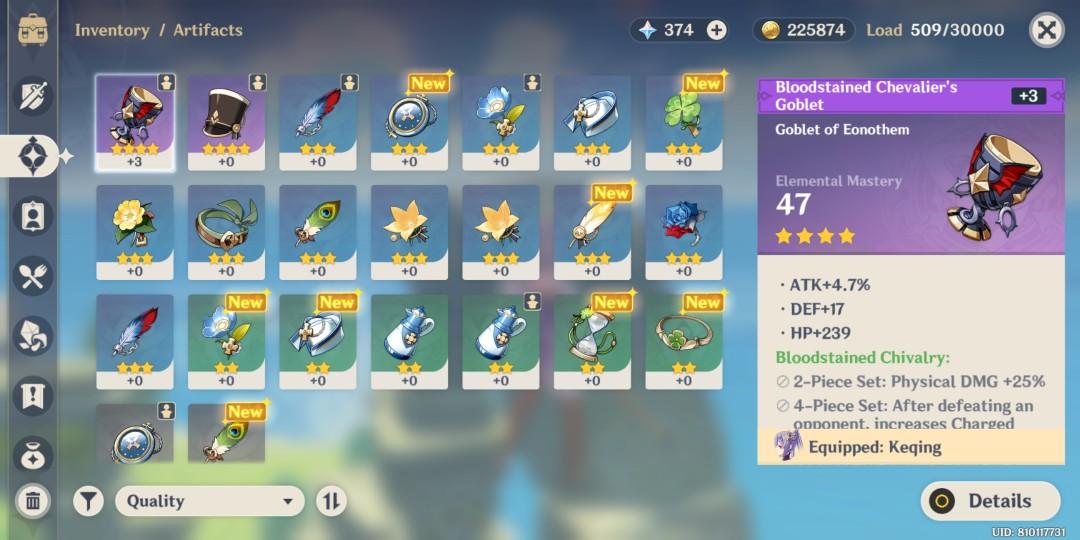Screen dimensions: 1080x540
Task: Add more Primogems with the plus button
Action: tap(717, 30)
